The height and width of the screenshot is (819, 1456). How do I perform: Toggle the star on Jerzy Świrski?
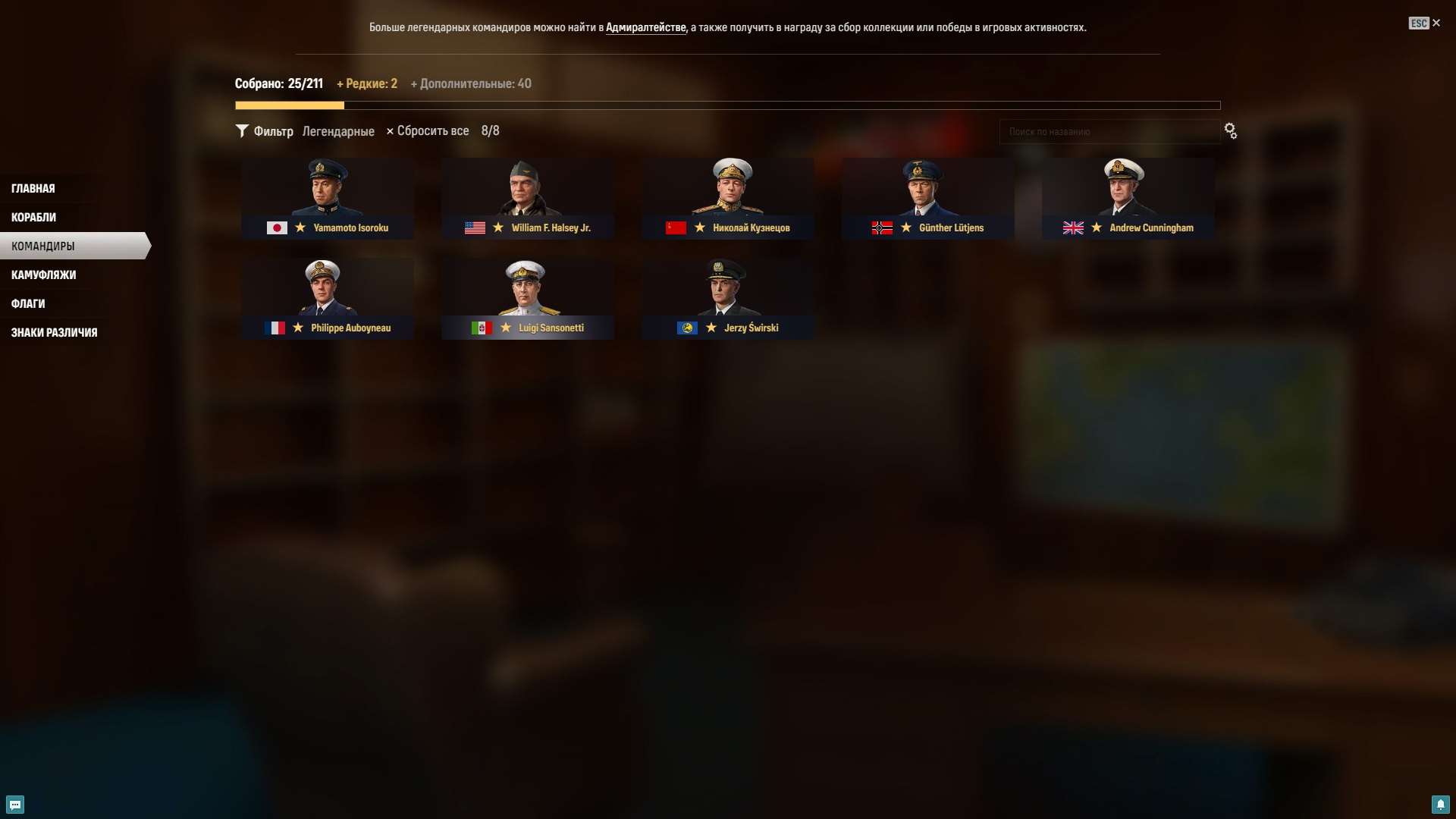tap(711, 328)
